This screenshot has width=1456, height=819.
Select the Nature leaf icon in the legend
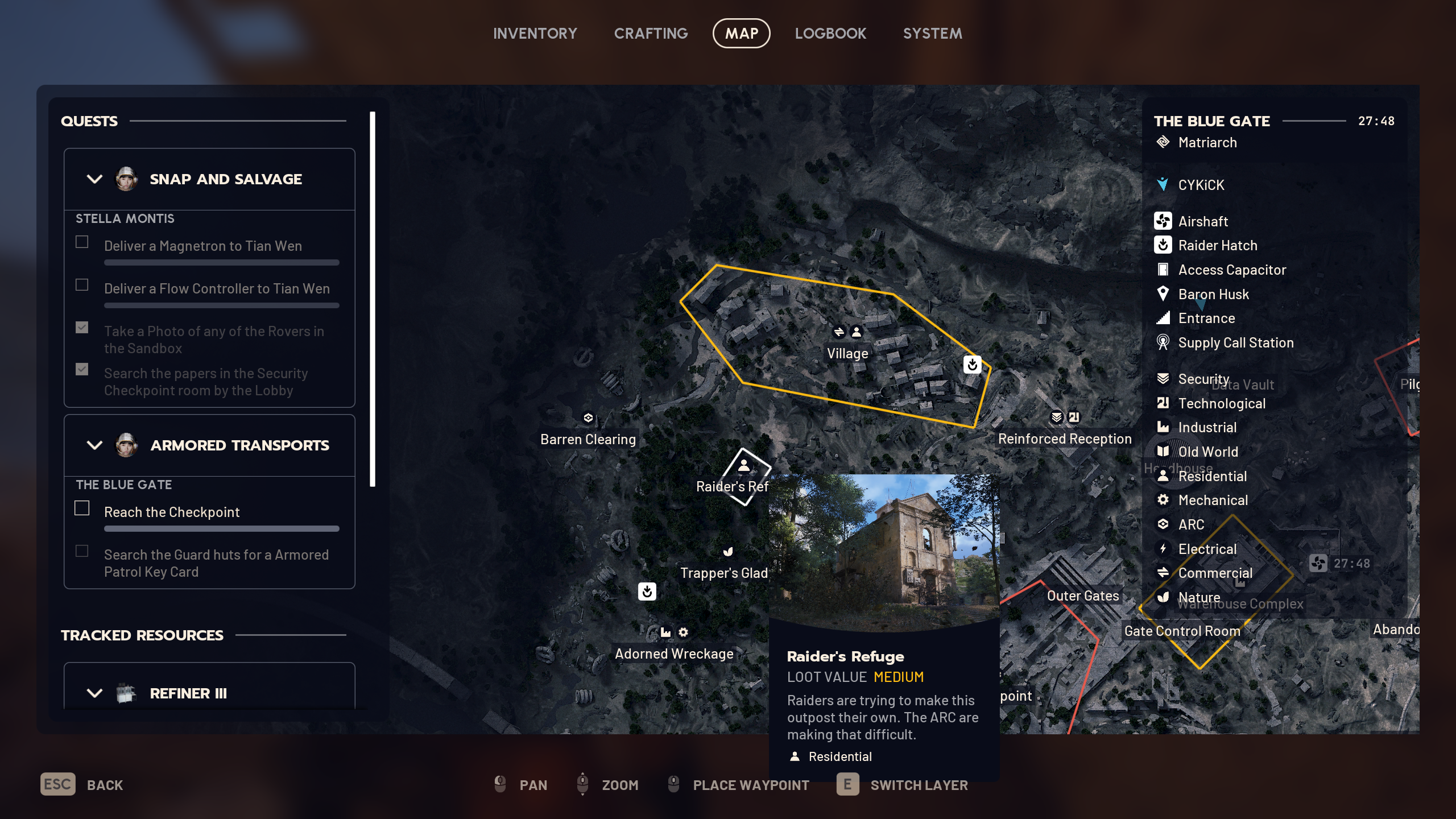coord(1164,597)
